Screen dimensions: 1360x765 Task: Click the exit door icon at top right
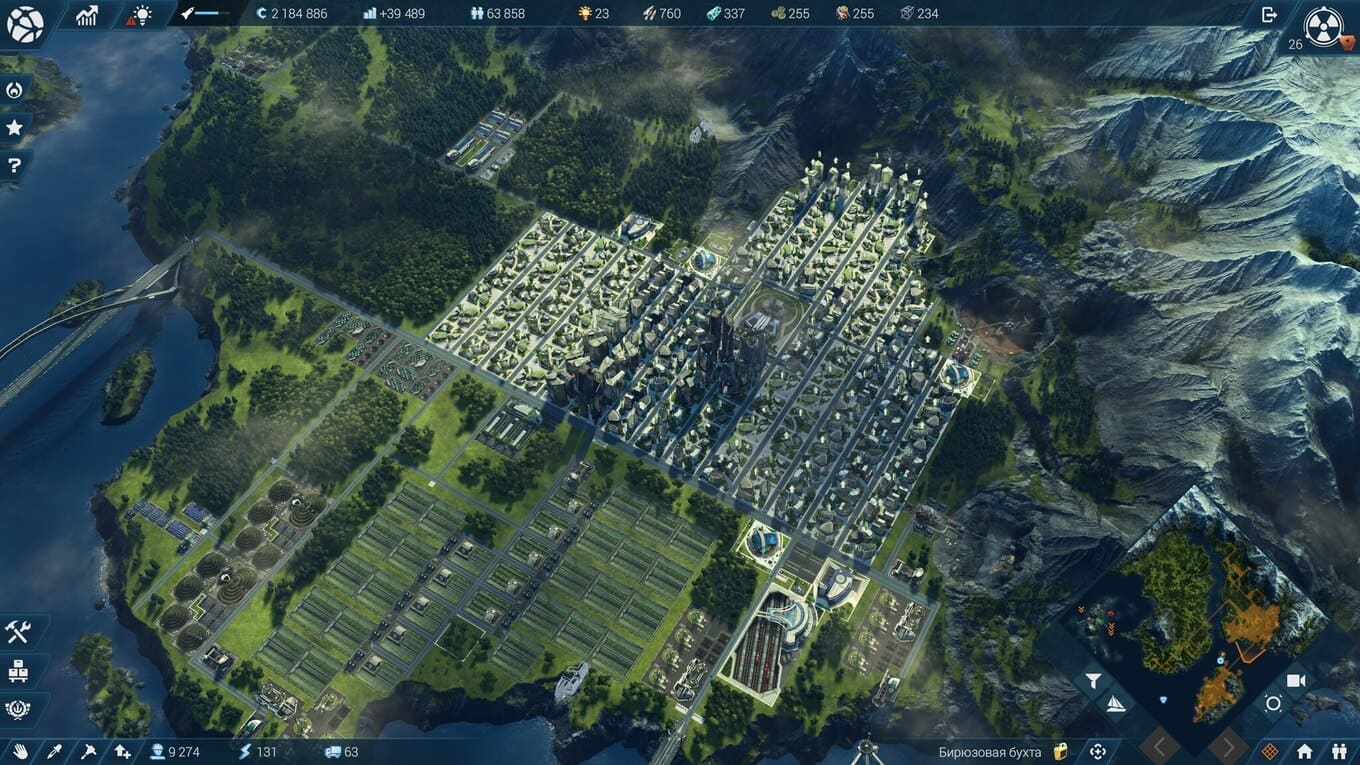[x=1269, y=14]
